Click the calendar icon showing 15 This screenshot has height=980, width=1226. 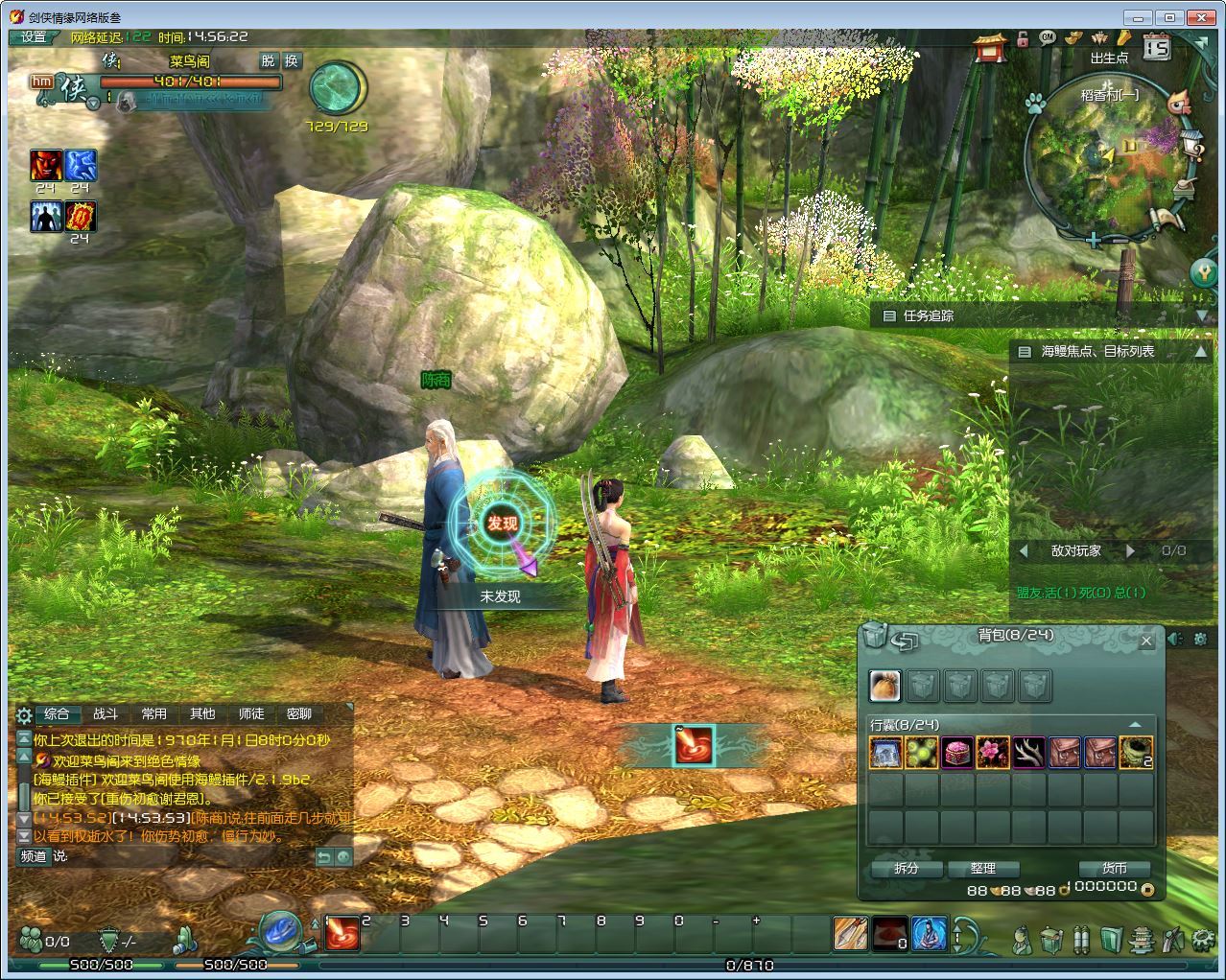click(1157, 45)
